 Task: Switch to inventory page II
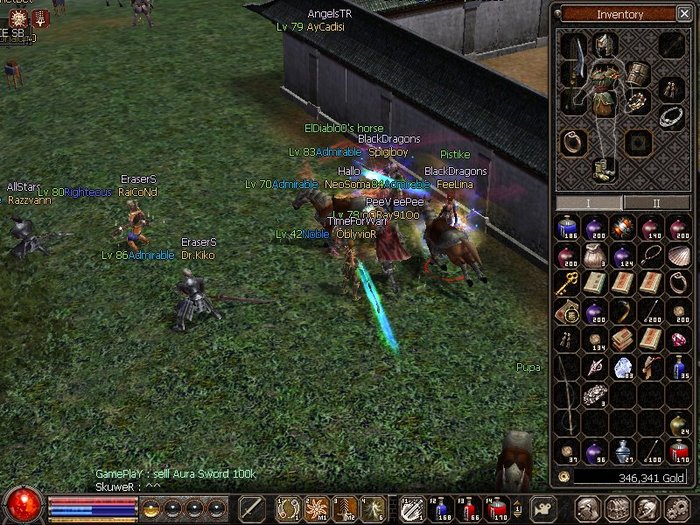[x=656, y=202]
